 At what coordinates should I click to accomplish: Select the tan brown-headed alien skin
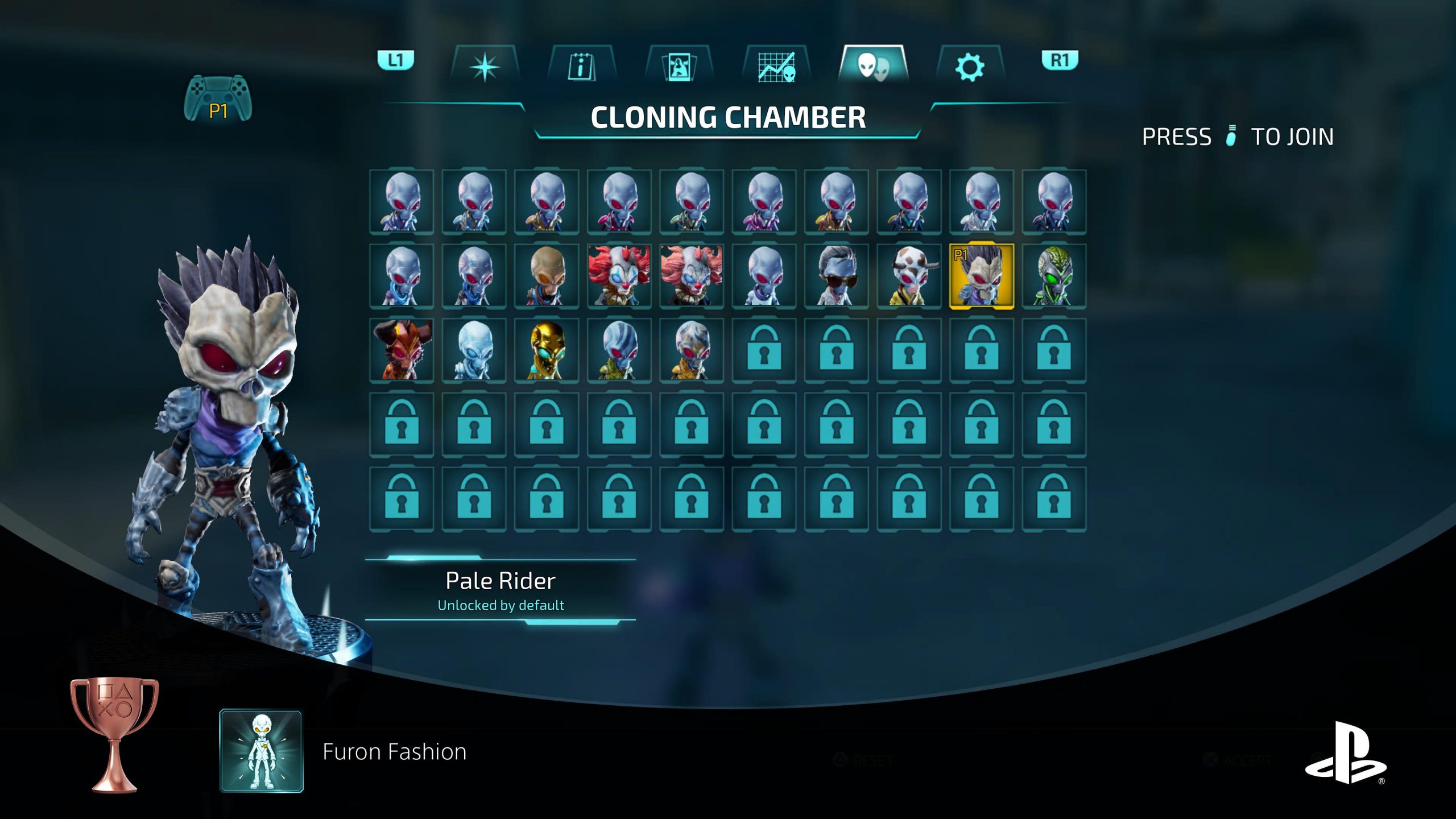pos(547,276)
